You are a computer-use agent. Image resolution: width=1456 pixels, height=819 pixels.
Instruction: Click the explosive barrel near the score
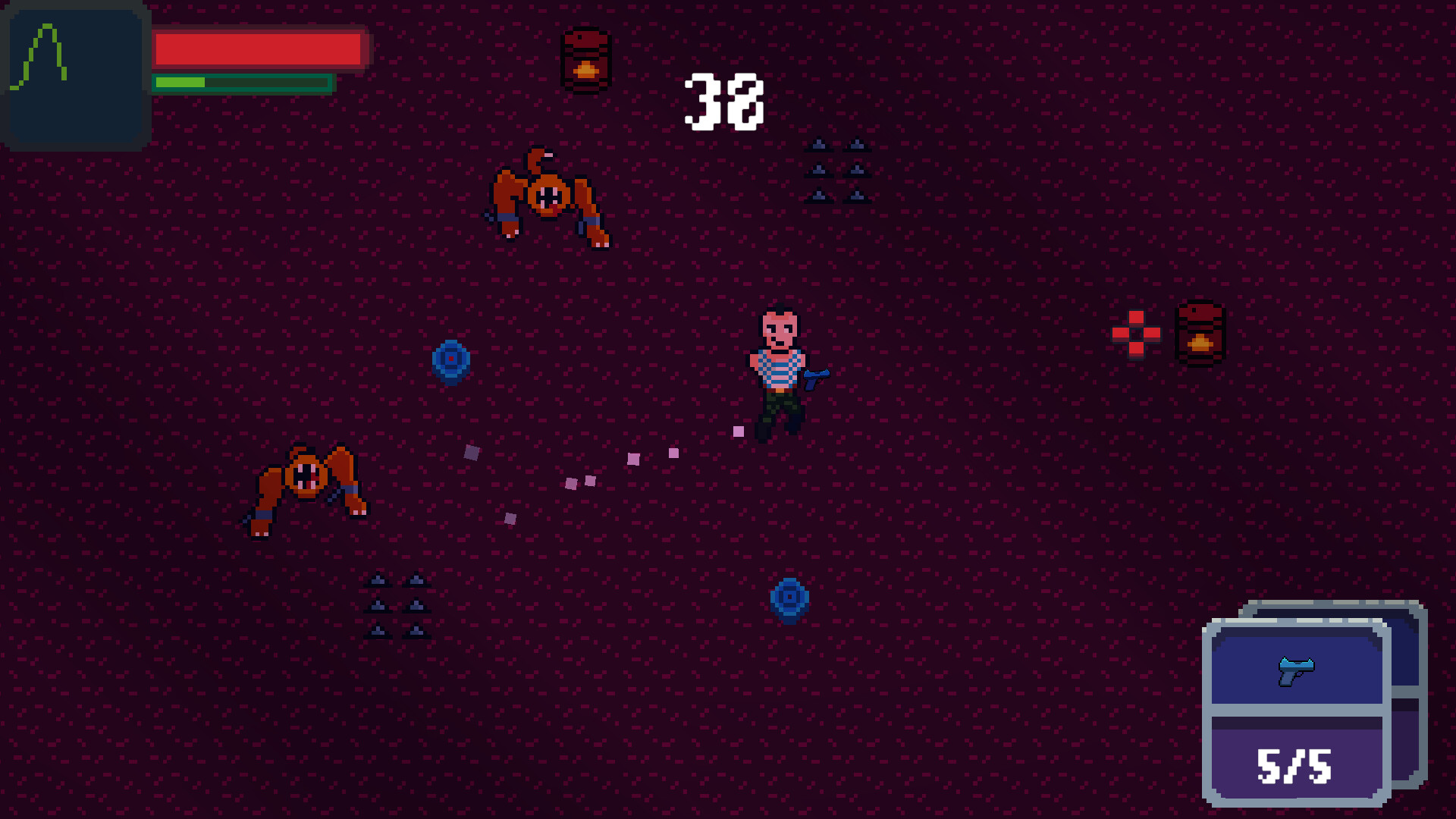[x=585, y=59]
